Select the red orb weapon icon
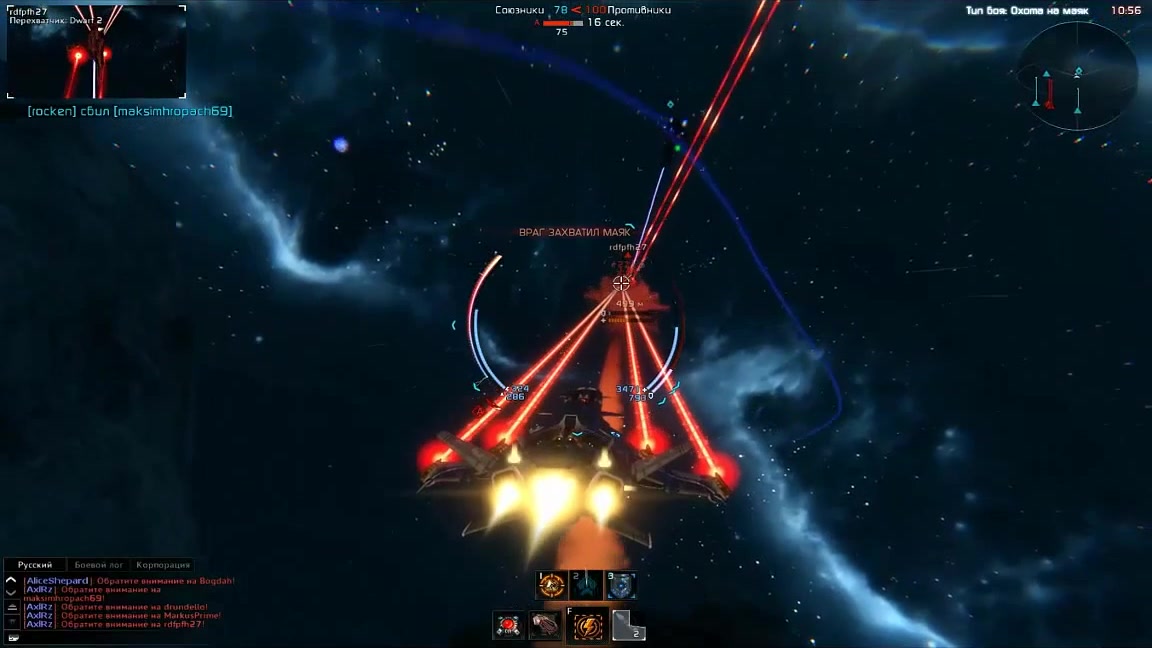 509,626
